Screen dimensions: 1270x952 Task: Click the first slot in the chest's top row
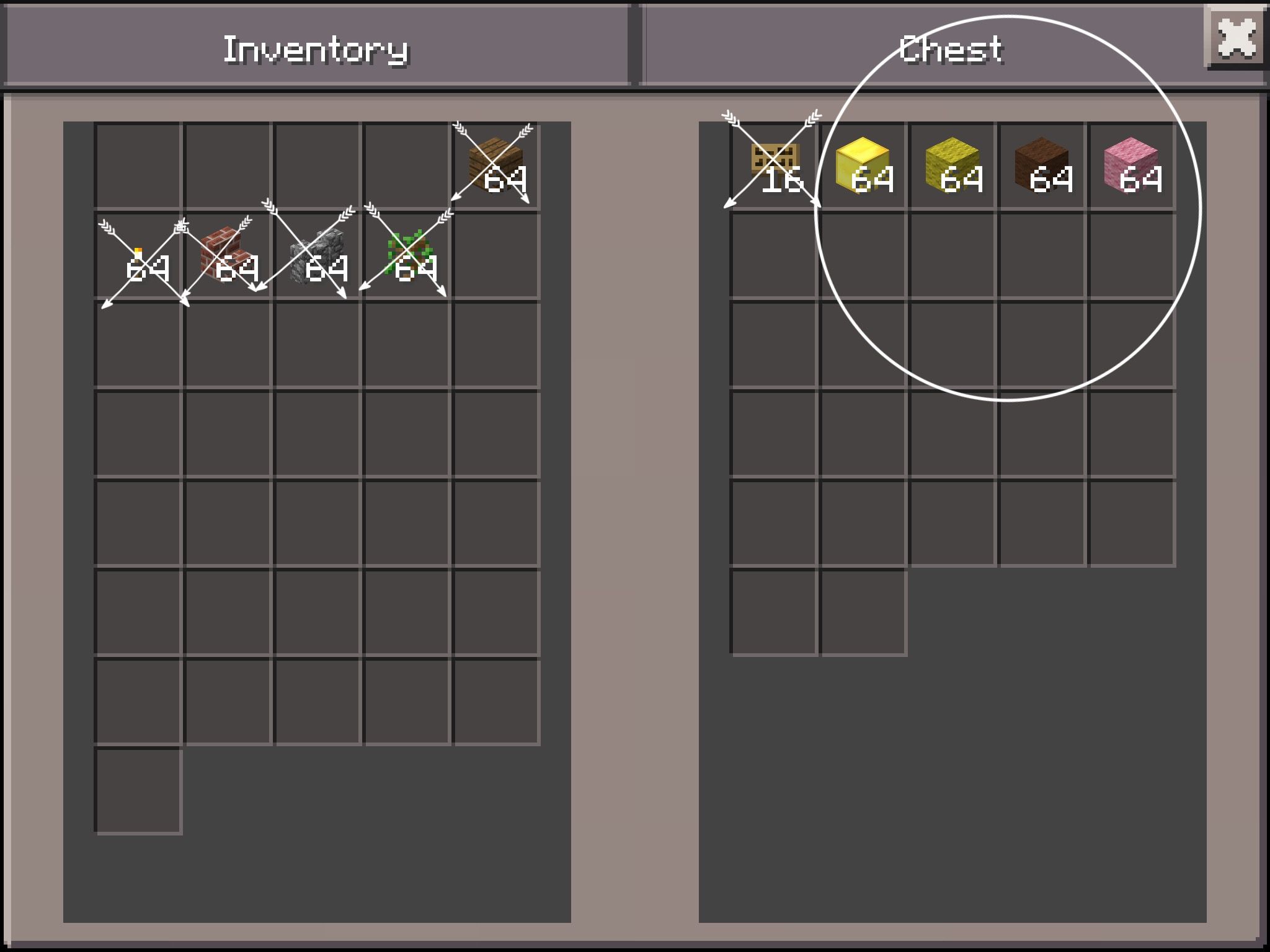click(x=775, y=164)
